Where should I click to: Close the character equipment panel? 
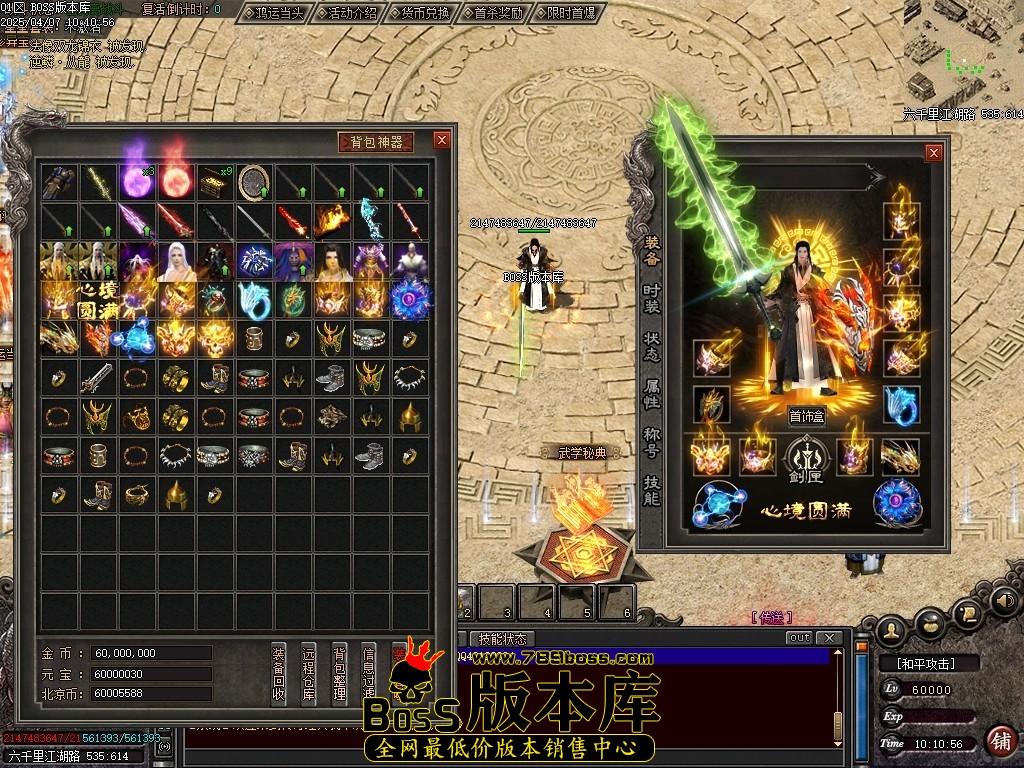pyautogui.click(x=933, y=153)
